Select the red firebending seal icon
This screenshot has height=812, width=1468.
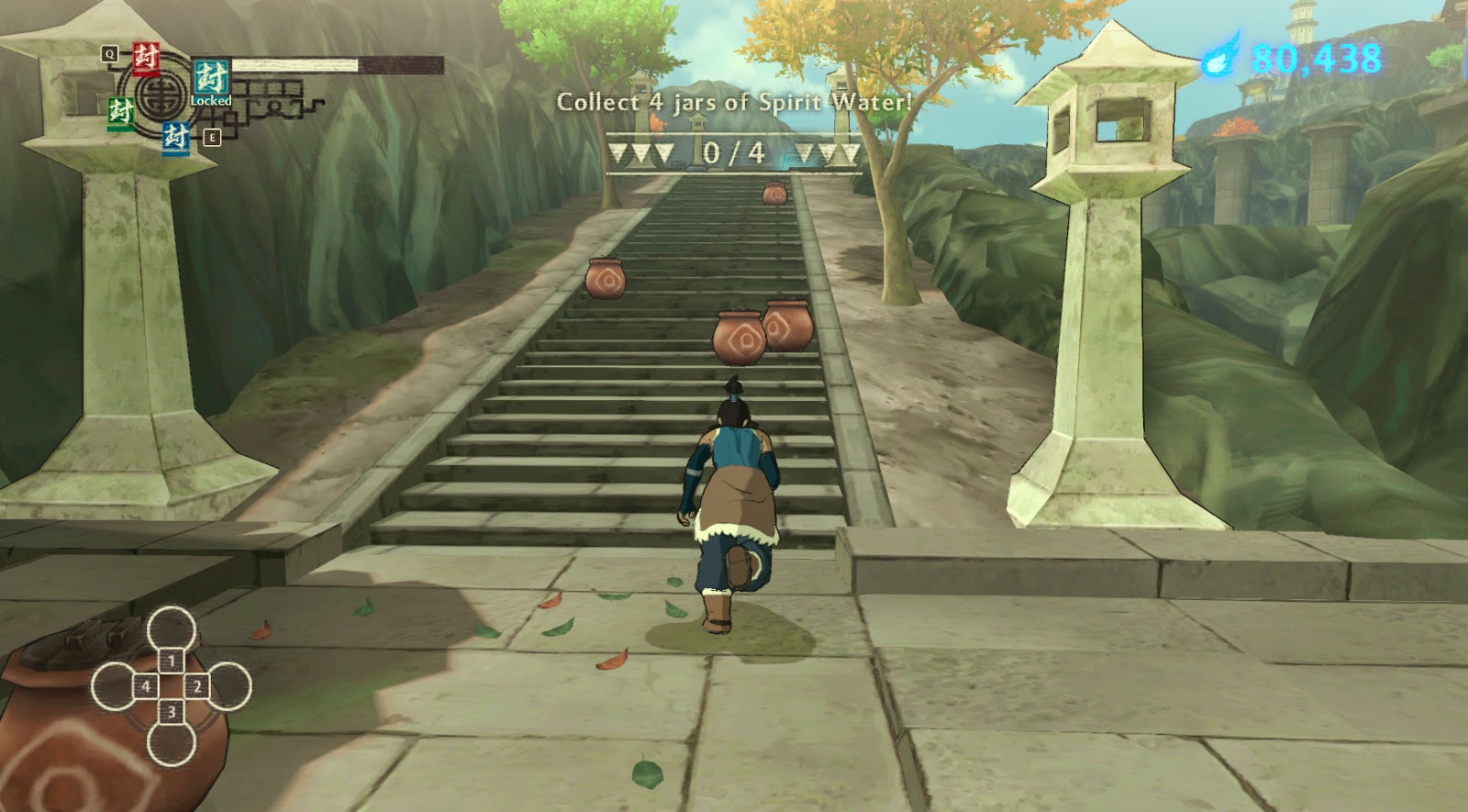(146, 59)
